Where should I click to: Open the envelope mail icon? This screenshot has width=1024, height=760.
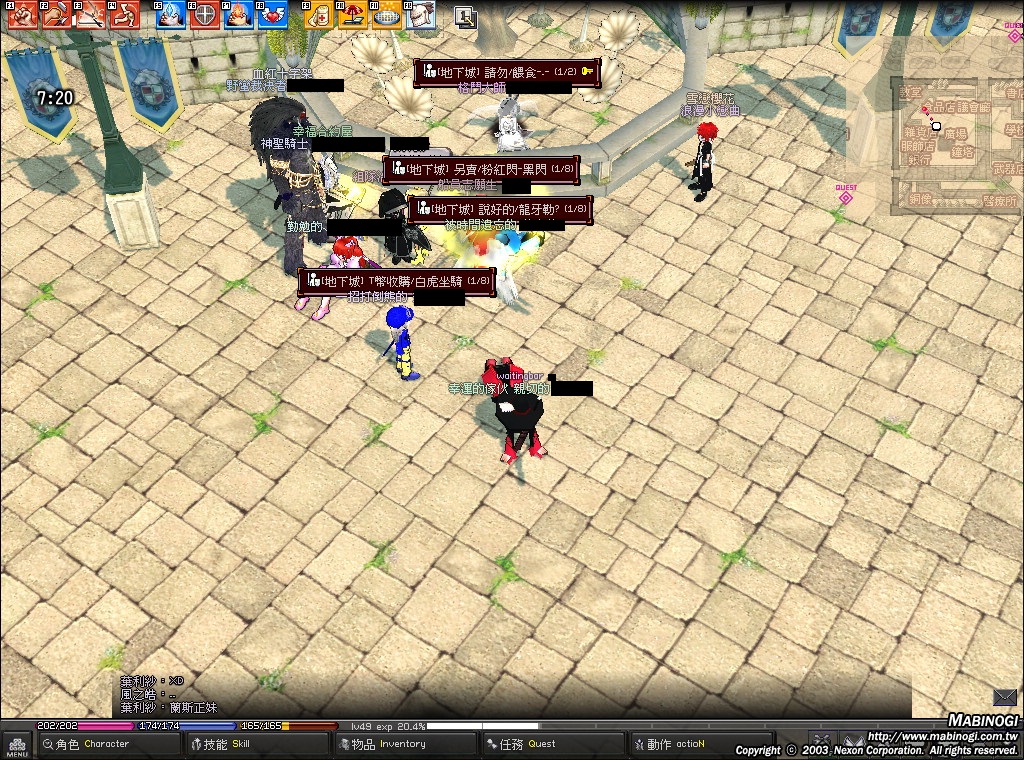tap(1004, 697)
